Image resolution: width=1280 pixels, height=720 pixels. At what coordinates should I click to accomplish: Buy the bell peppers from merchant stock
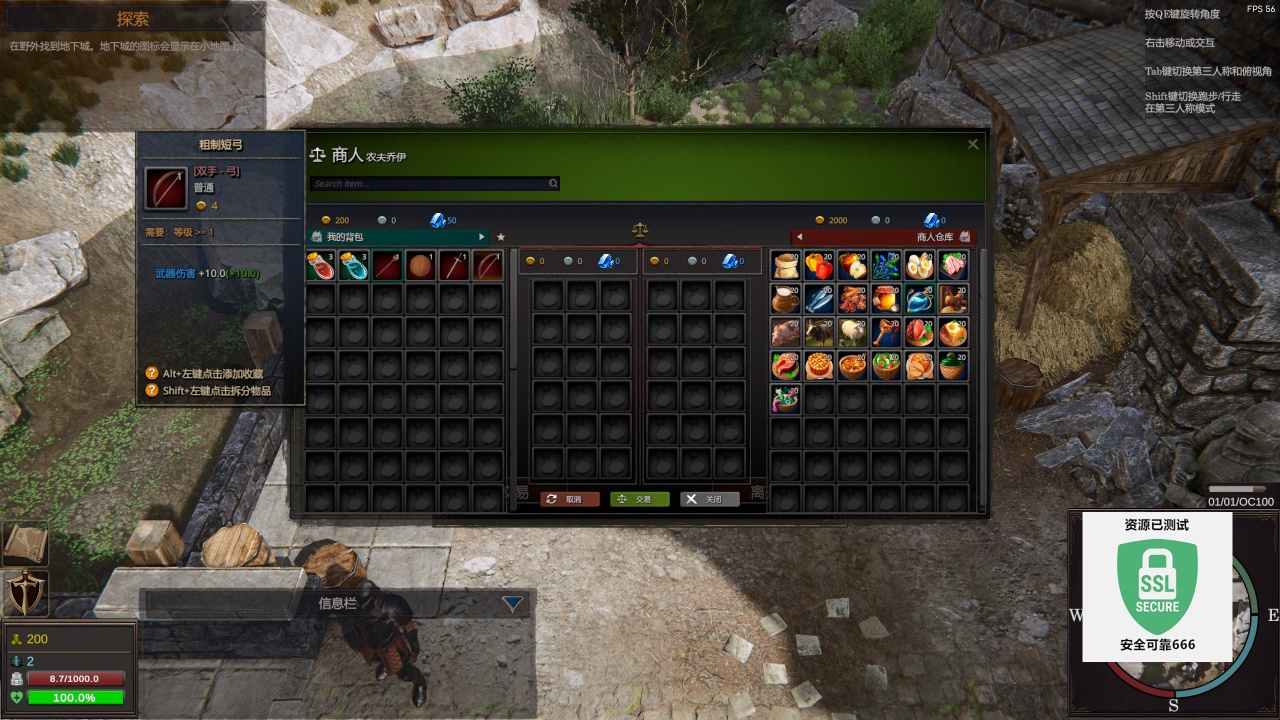819,266
